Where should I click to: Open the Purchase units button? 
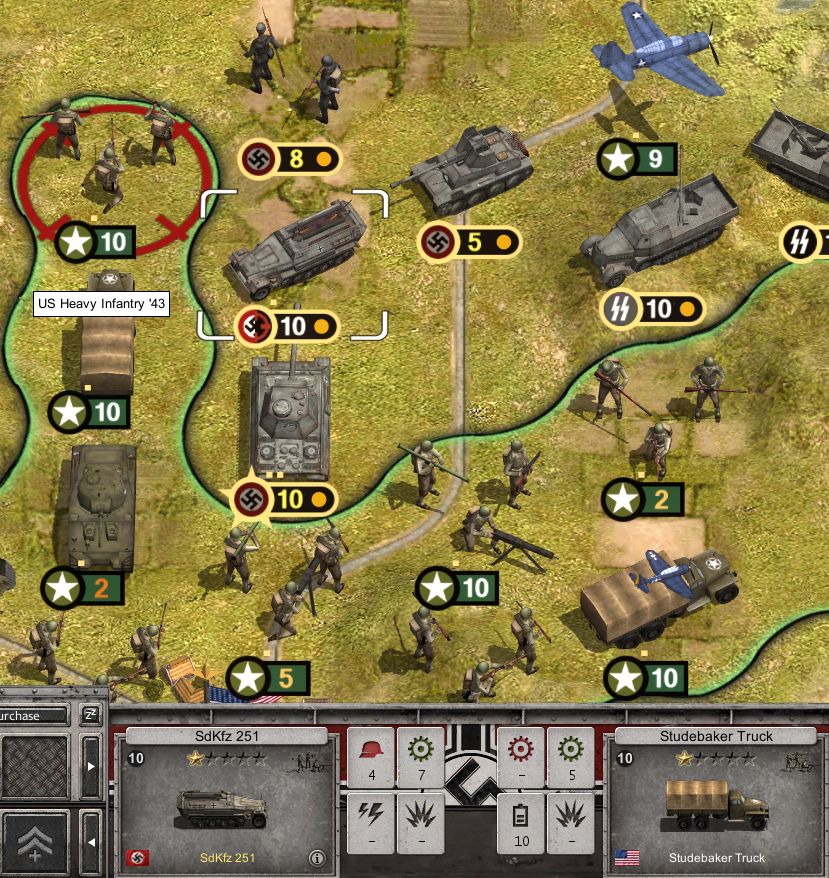(32, 715)
